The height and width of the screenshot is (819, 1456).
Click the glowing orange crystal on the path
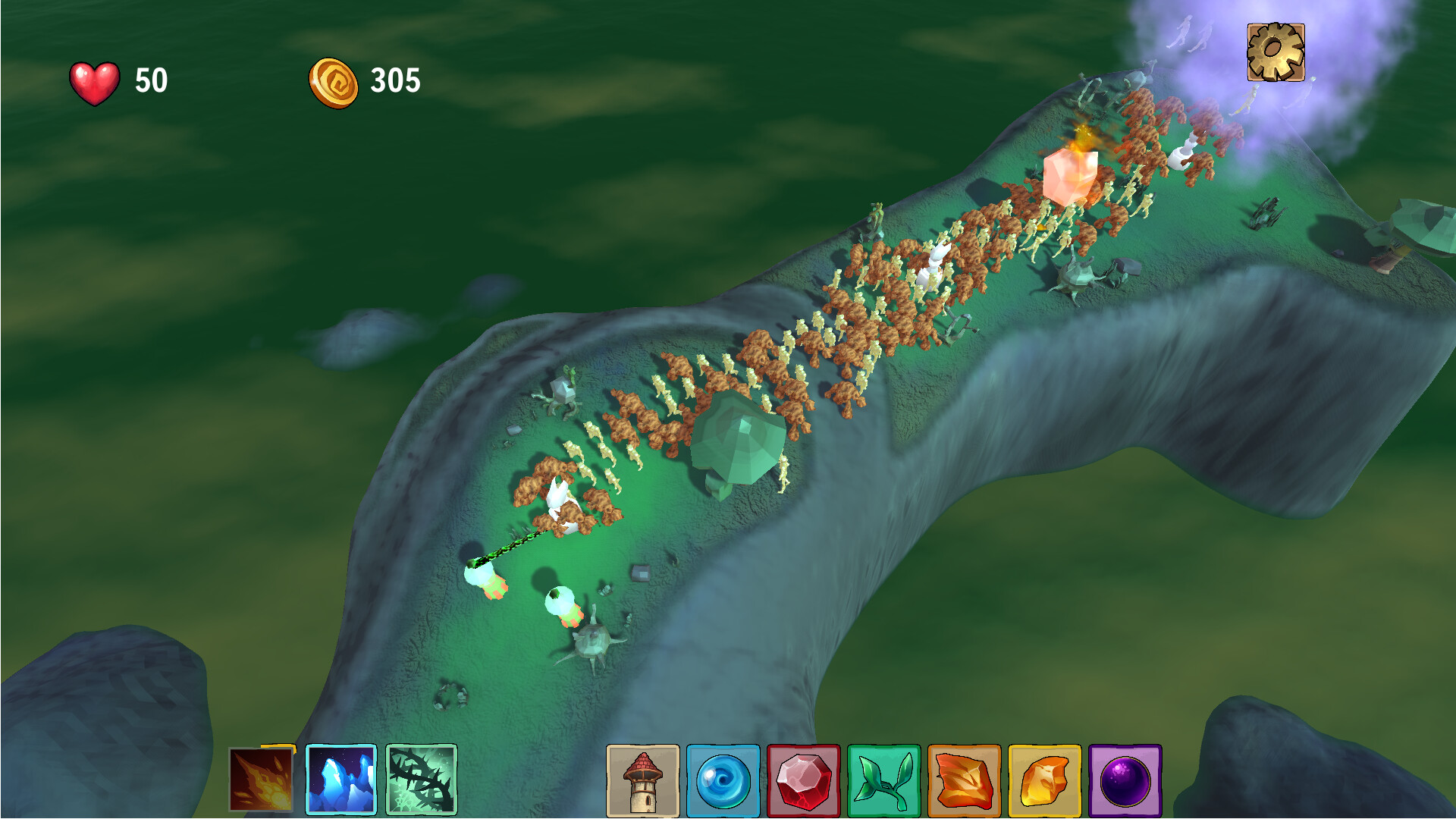pyautogui.click(x=1071, y=178)
